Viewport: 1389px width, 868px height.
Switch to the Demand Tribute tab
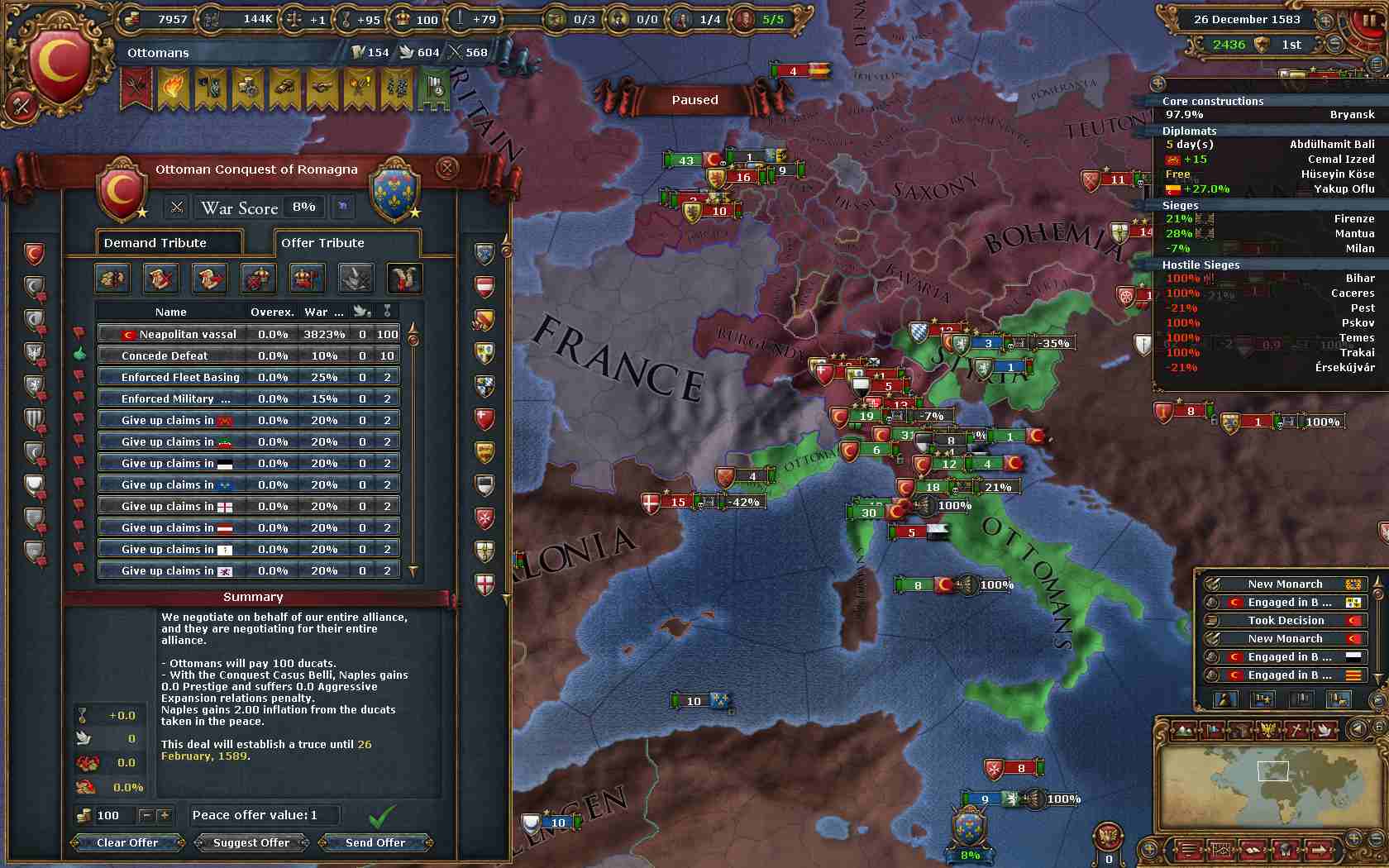click(169, 242)
